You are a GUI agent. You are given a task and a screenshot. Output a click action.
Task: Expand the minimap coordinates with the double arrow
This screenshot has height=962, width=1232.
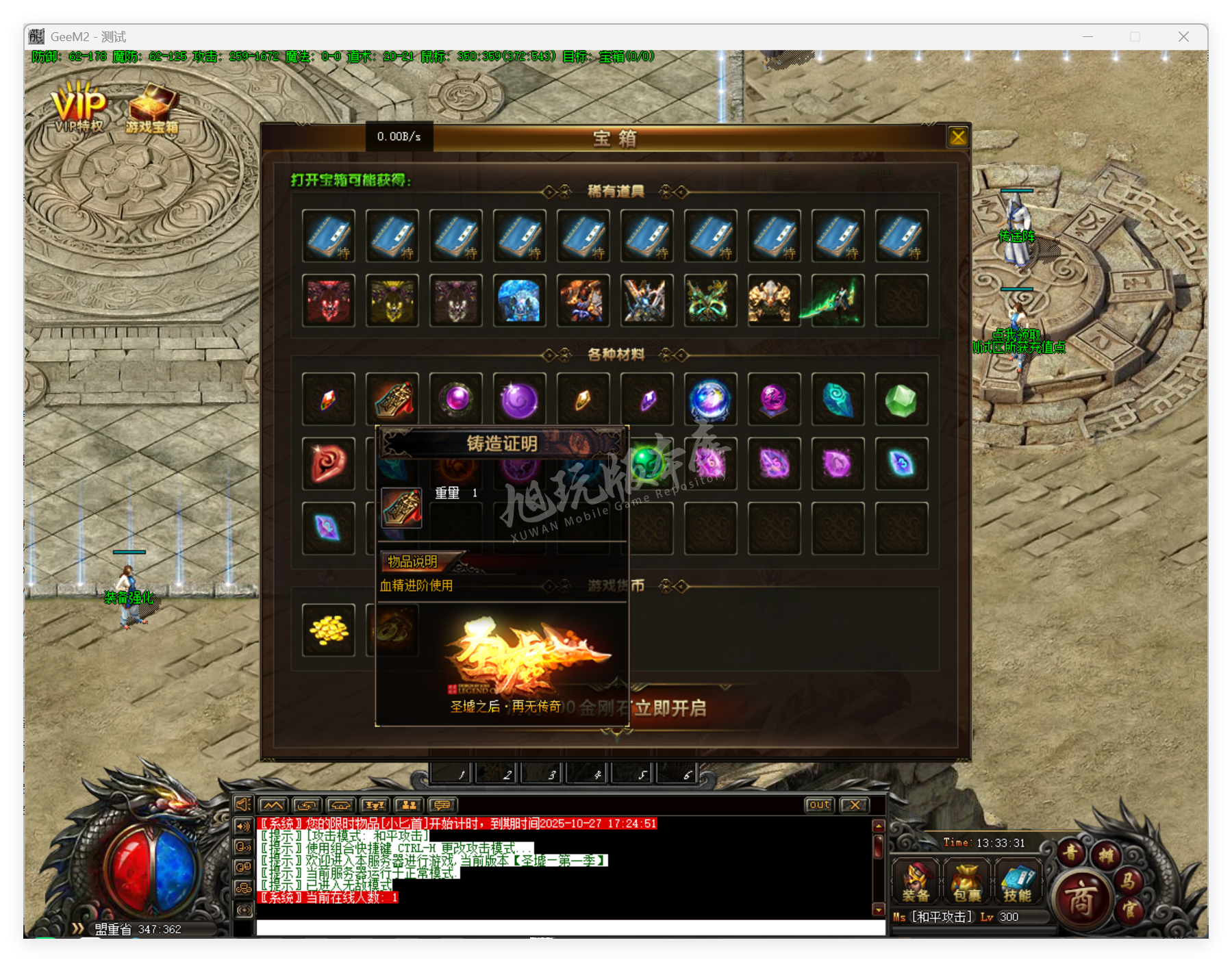pyautogui.click(x=77, y=929)
